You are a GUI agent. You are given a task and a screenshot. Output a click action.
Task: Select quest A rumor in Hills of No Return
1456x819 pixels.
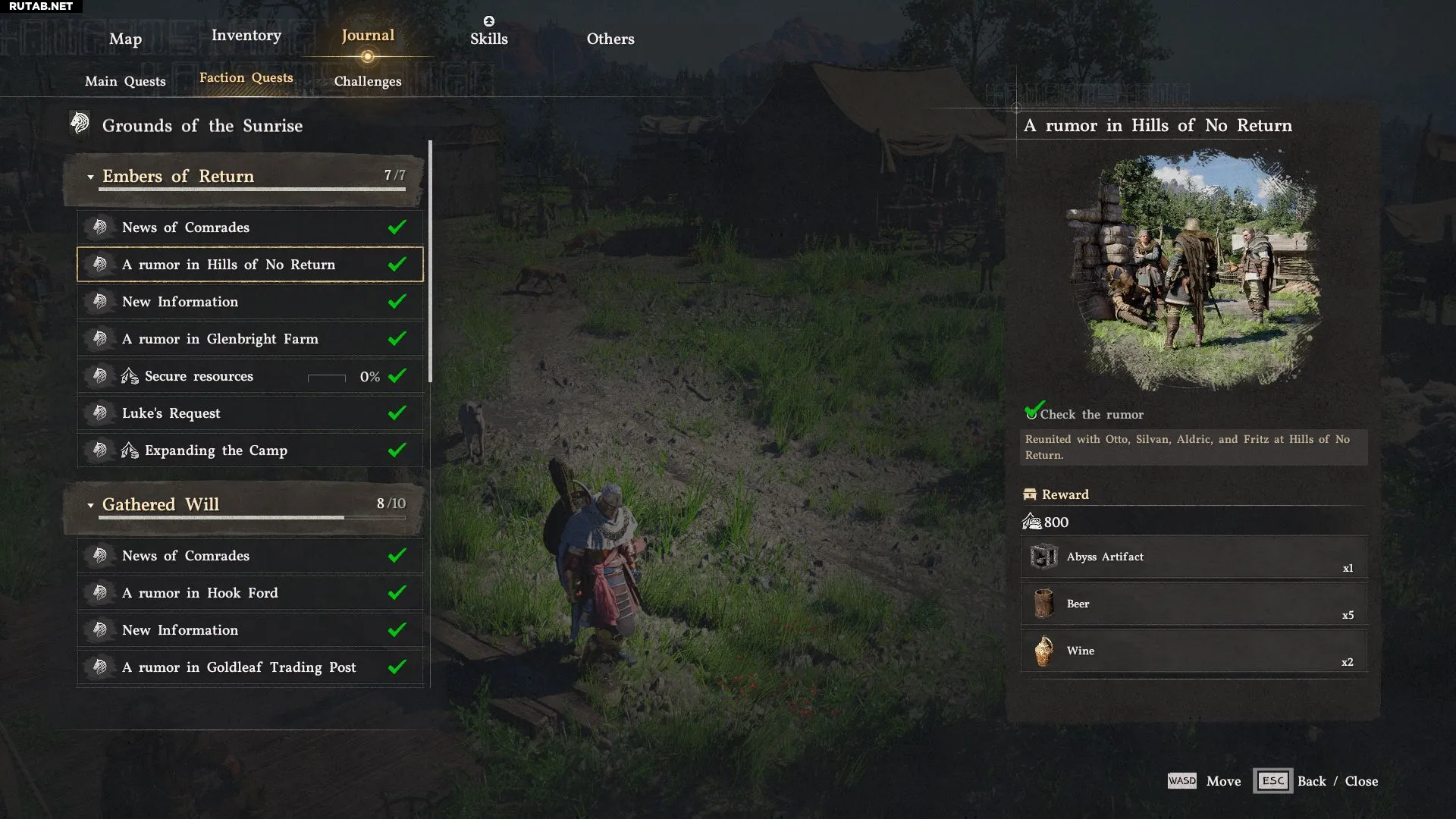click(250, 264)
